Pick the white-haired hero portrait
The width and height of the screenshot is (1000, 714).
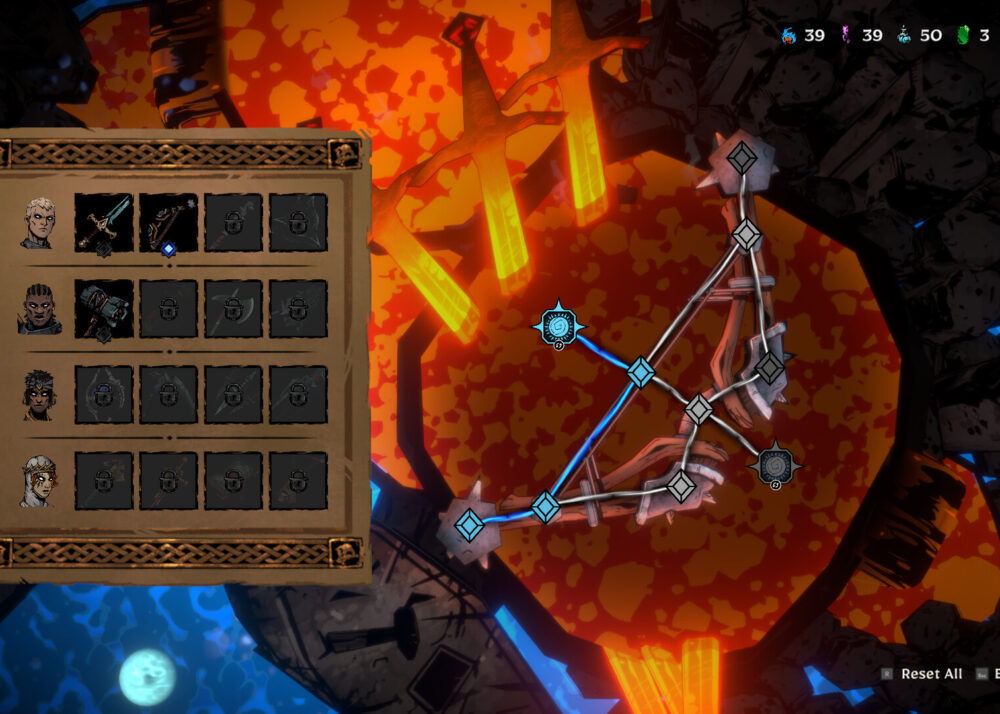40,222
